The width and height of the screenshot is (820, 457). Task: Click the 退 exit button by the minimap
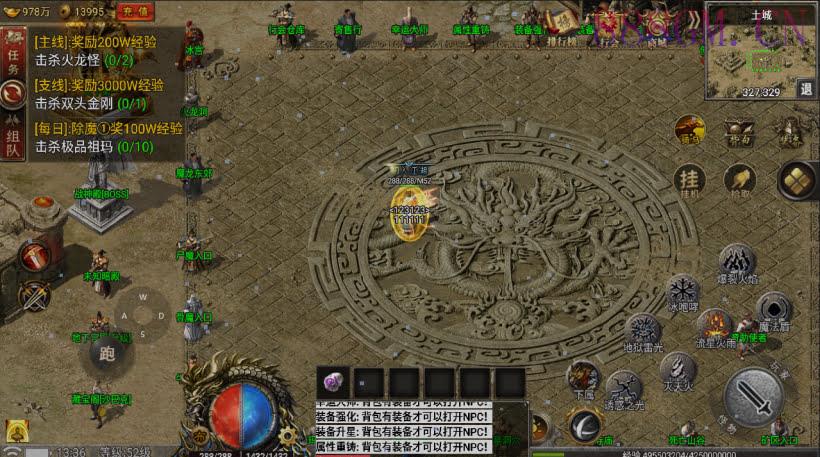click(806, 88)
